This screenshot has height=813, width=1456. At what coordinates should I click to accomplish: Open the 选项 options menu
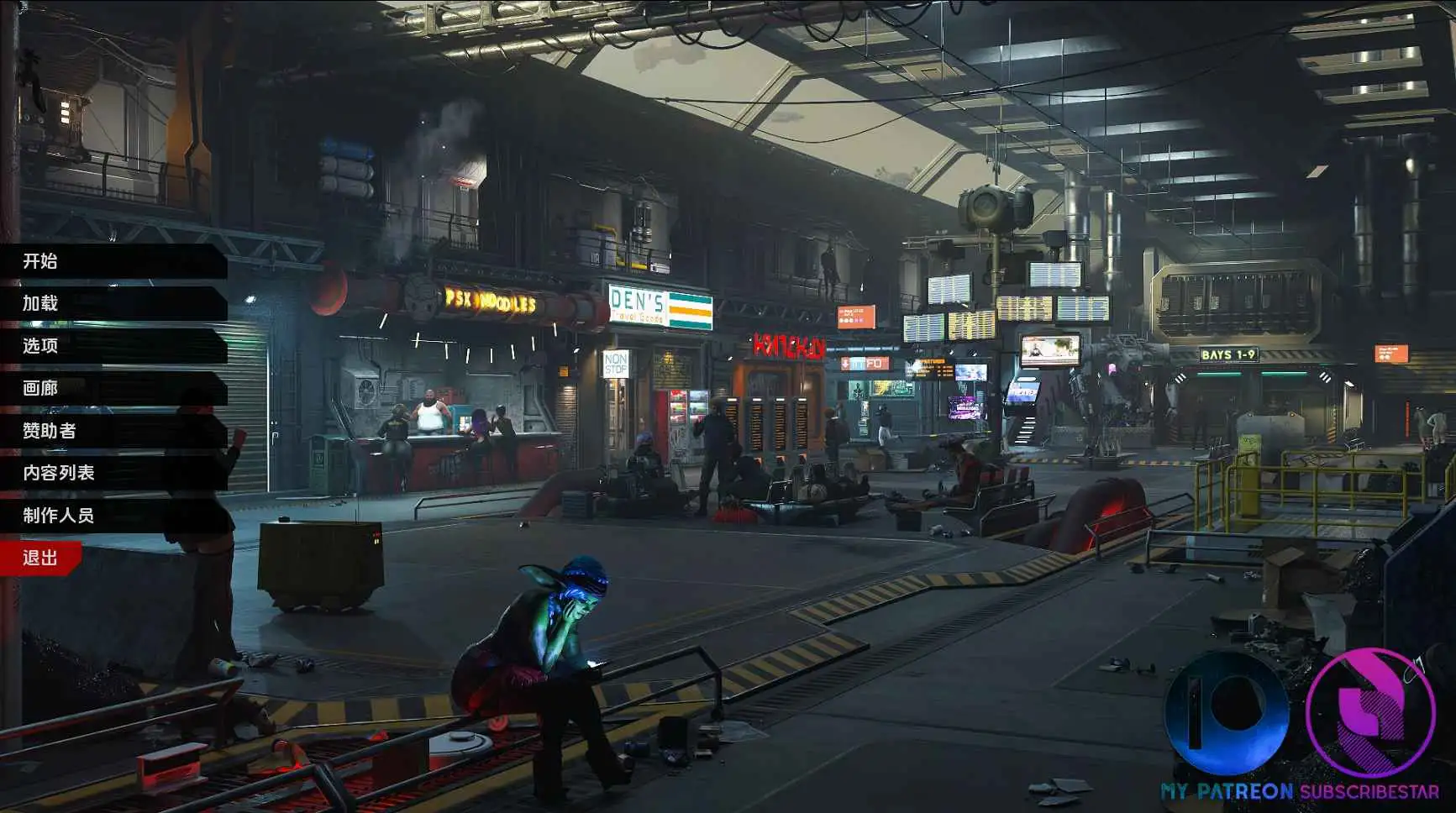coord(40,346)
